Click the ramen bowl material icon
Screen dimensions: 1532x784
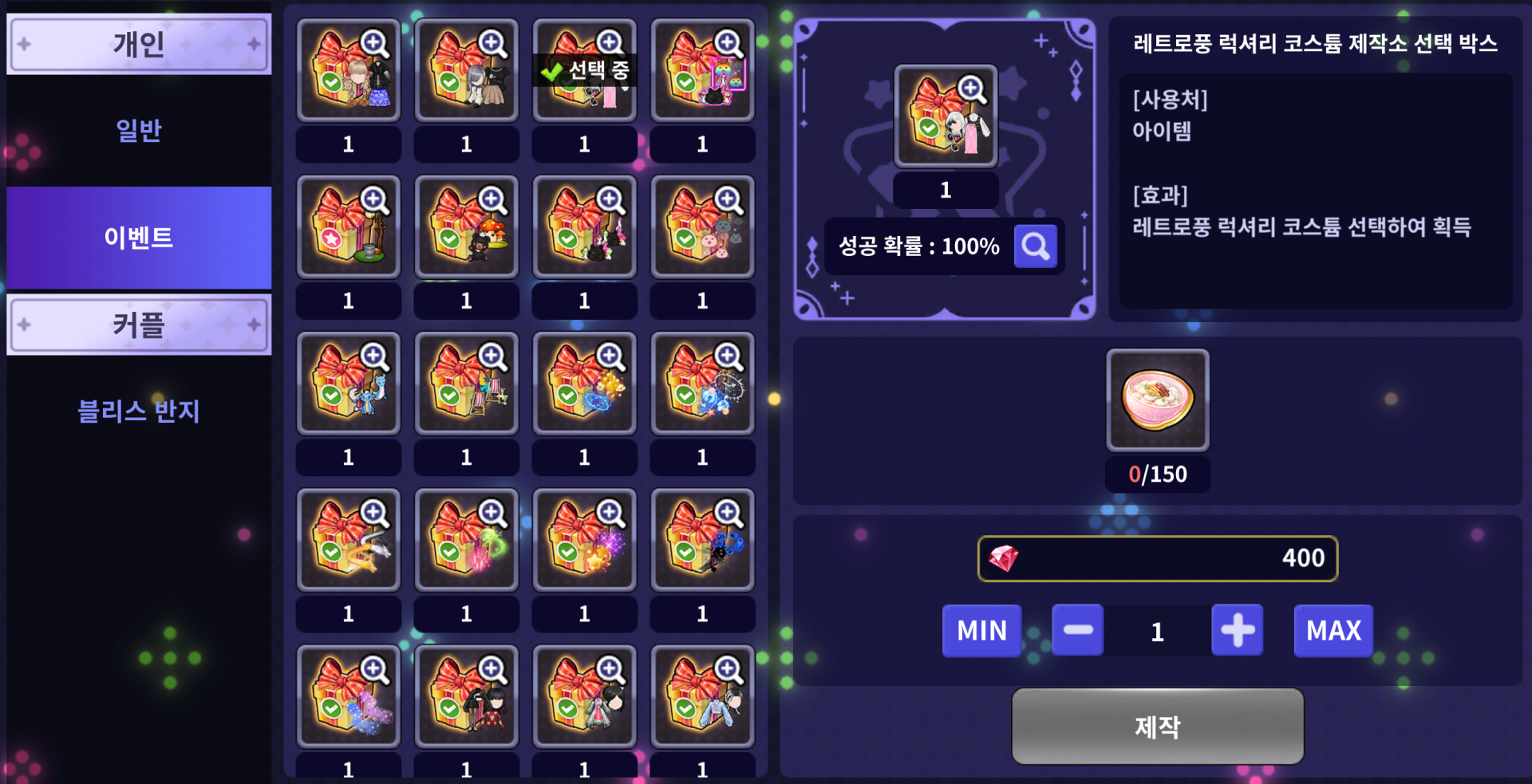point(1157,400)
